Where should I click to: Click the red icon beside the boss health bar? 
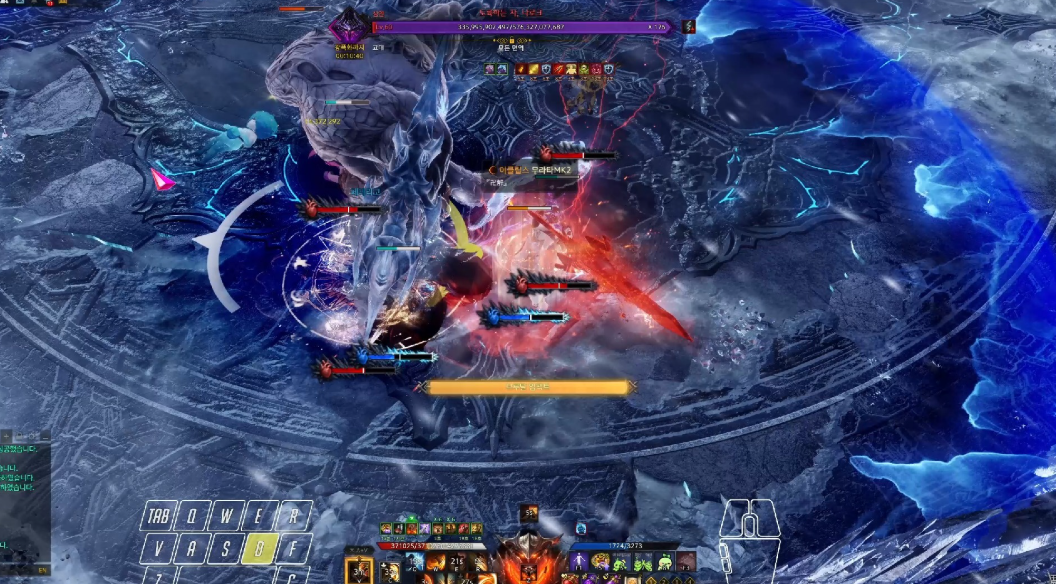(689, 27)
